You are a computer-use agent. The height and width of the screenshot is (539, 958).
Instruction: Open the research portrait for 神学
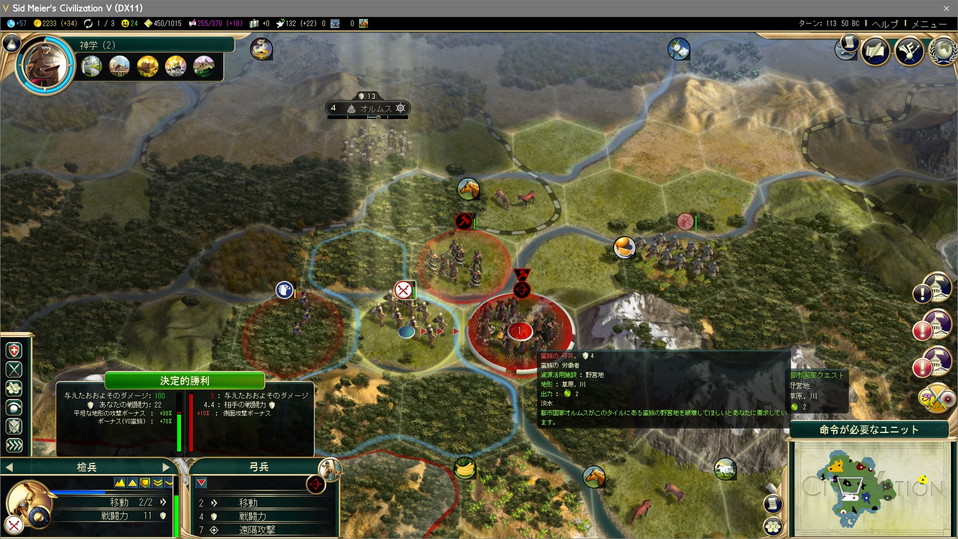point(44,65)
